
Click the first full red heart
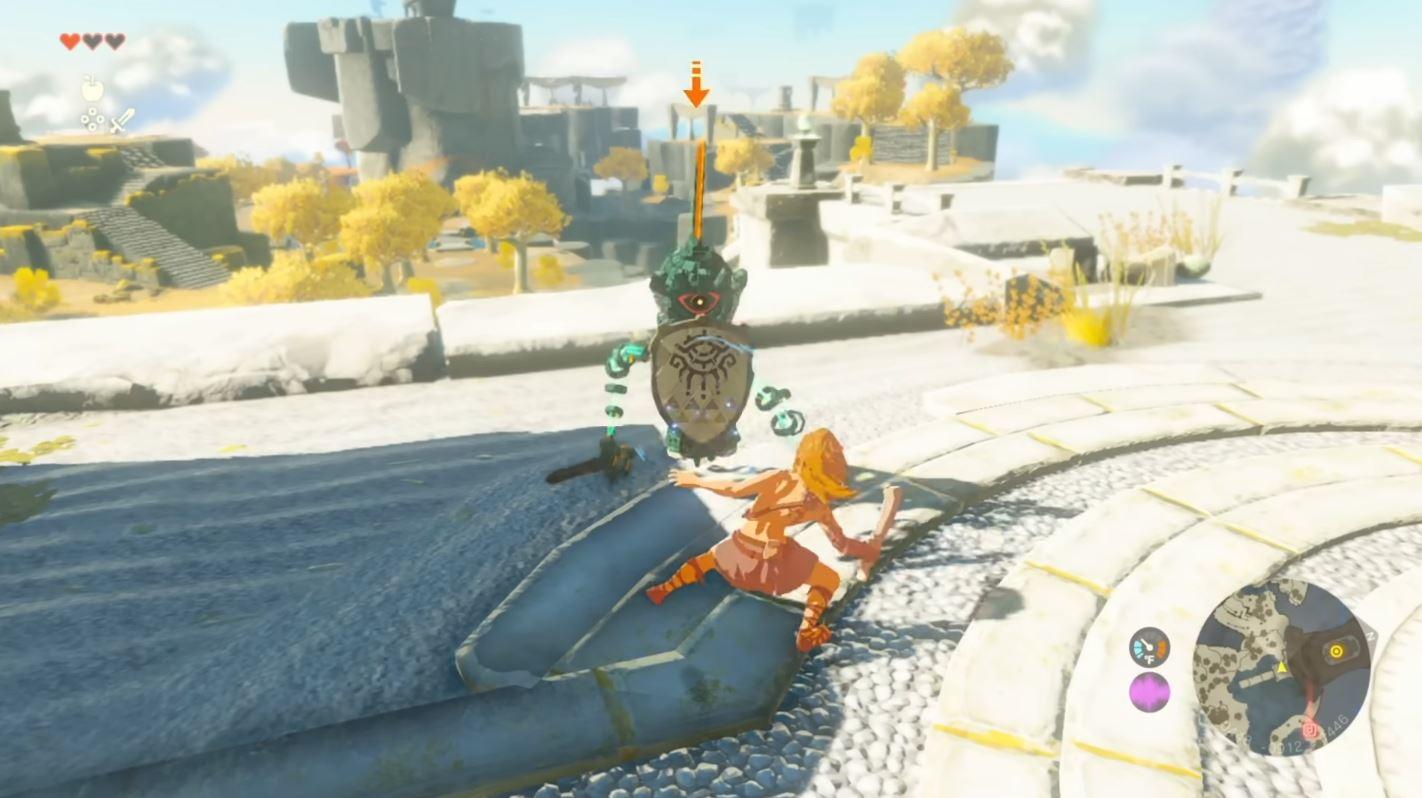pyautogui.click(x=70, y=41)
